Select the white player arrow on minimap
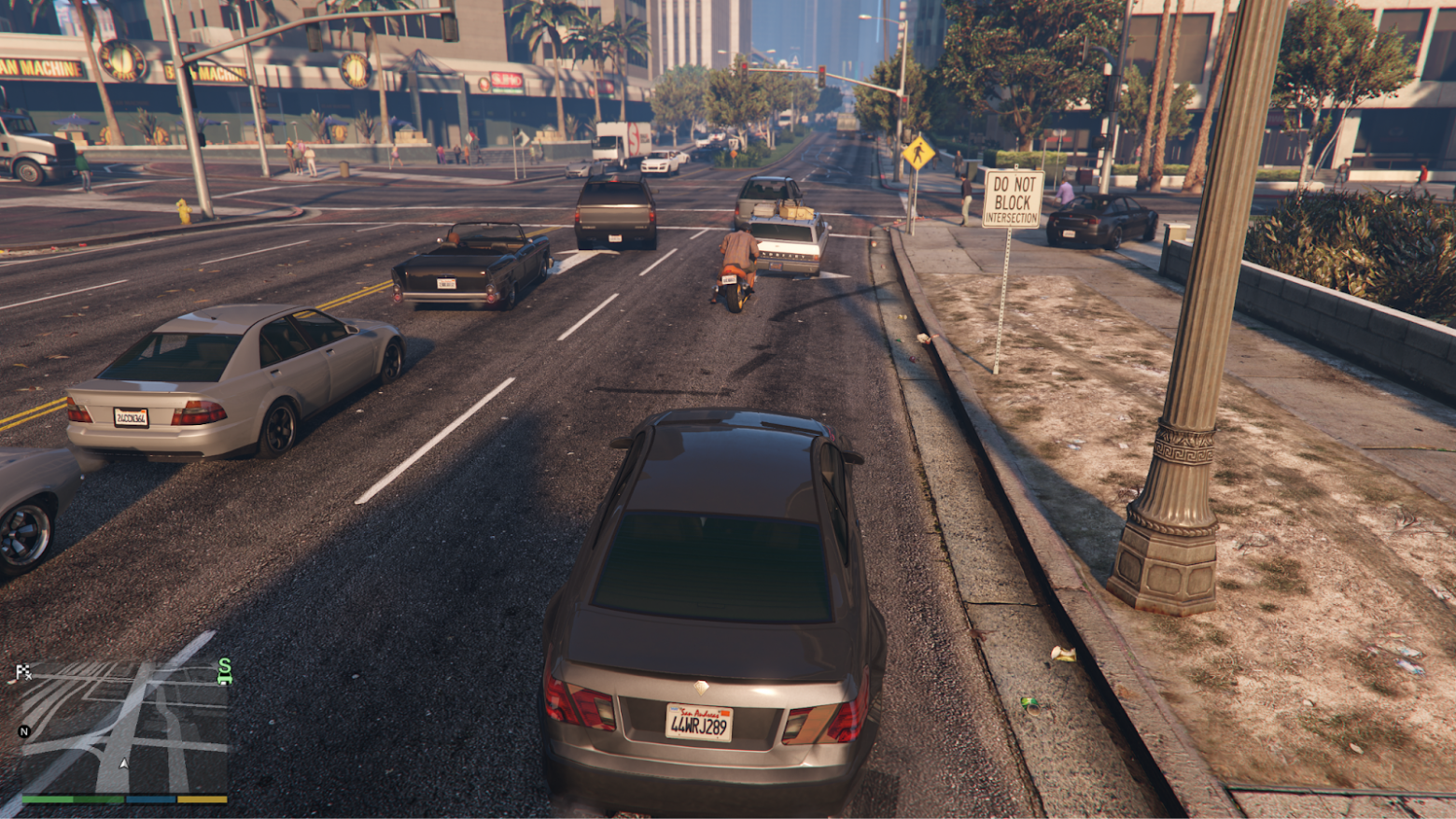The width and height of the screenshot is (1456, 819). coord(124,765)
